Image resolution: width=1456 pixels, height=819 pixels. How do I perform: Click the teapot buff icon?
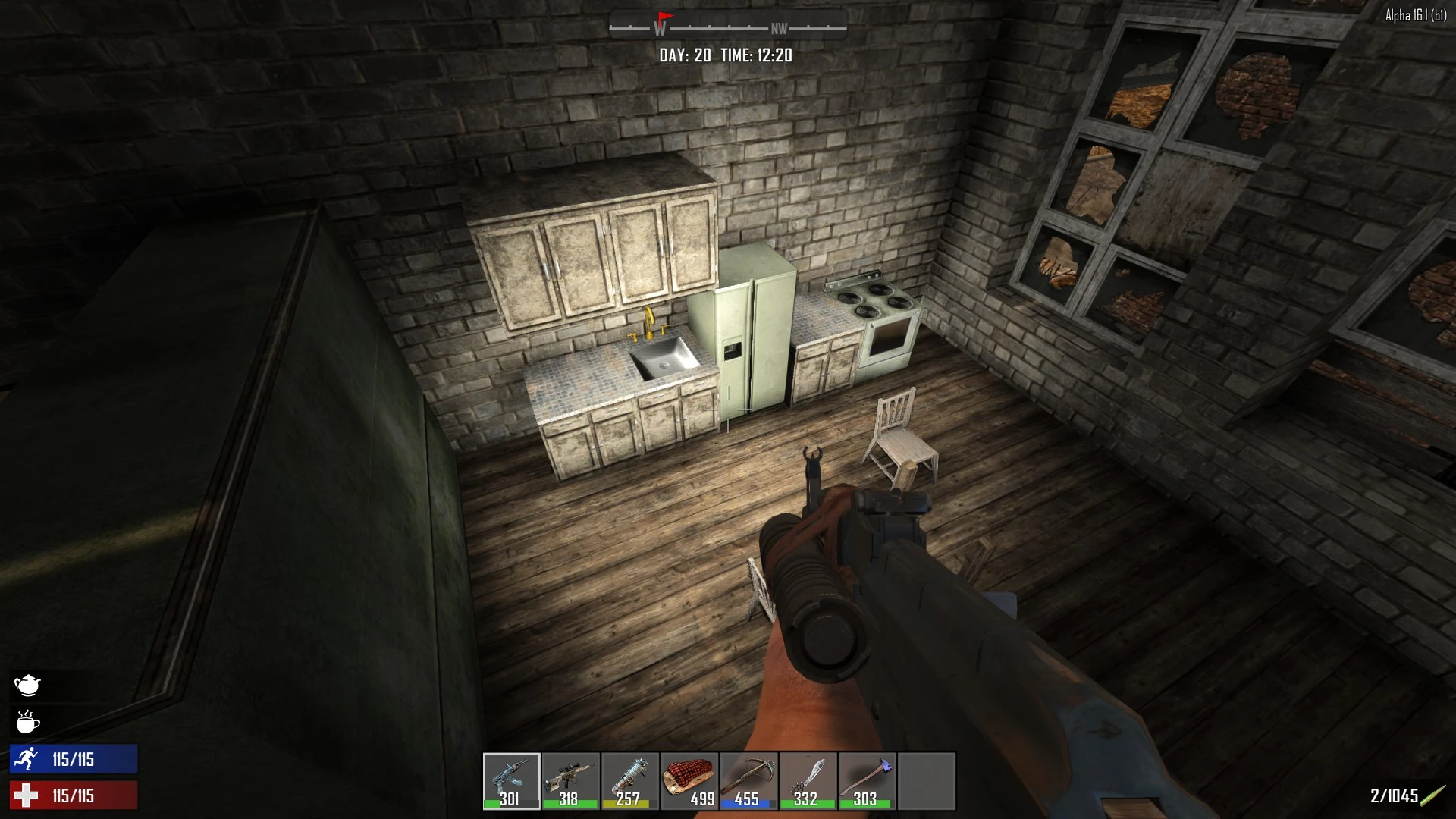click(27, 686)
